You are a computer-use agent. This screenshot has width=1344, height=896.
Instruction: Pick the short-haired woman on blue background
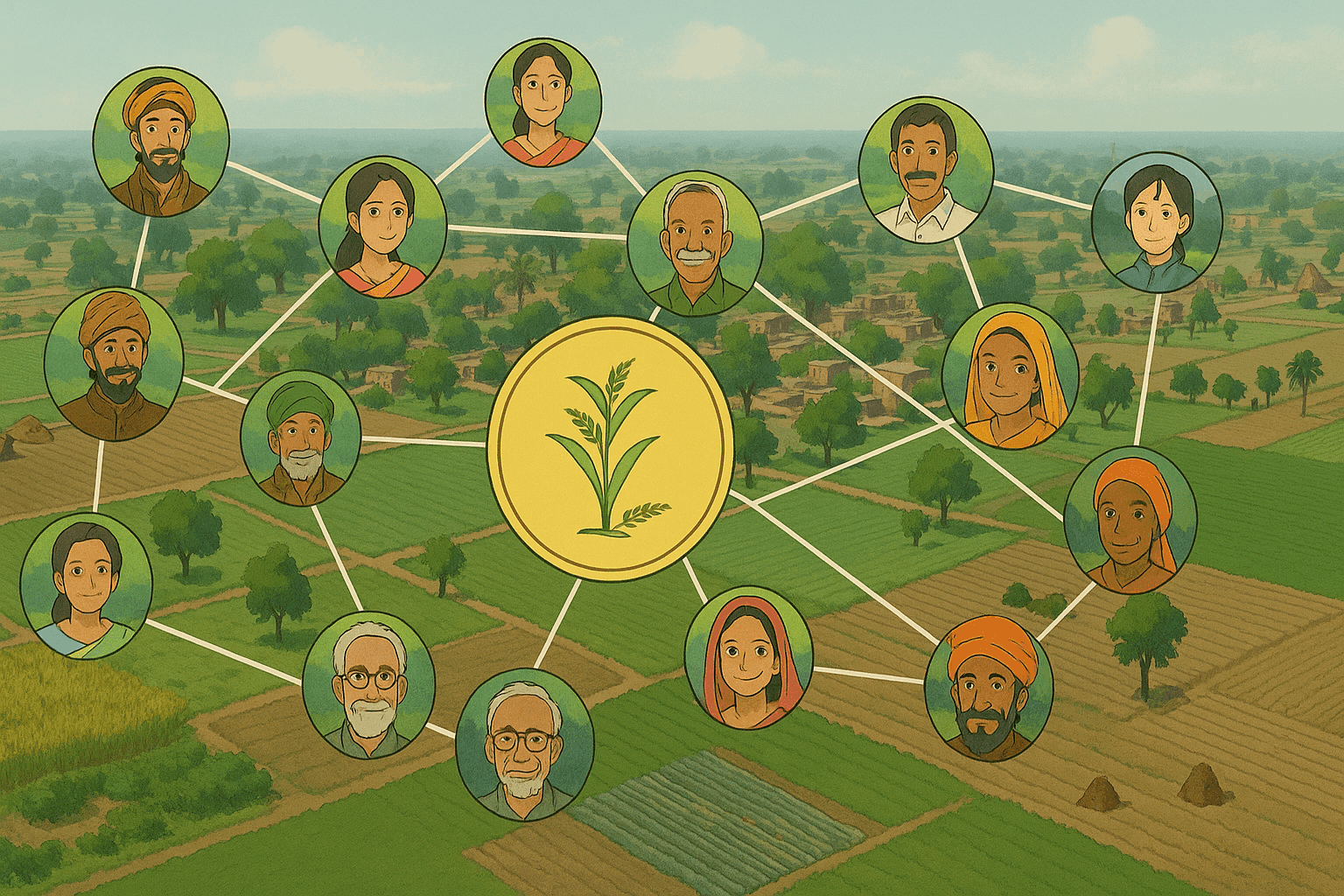[x=1157, y=222]
